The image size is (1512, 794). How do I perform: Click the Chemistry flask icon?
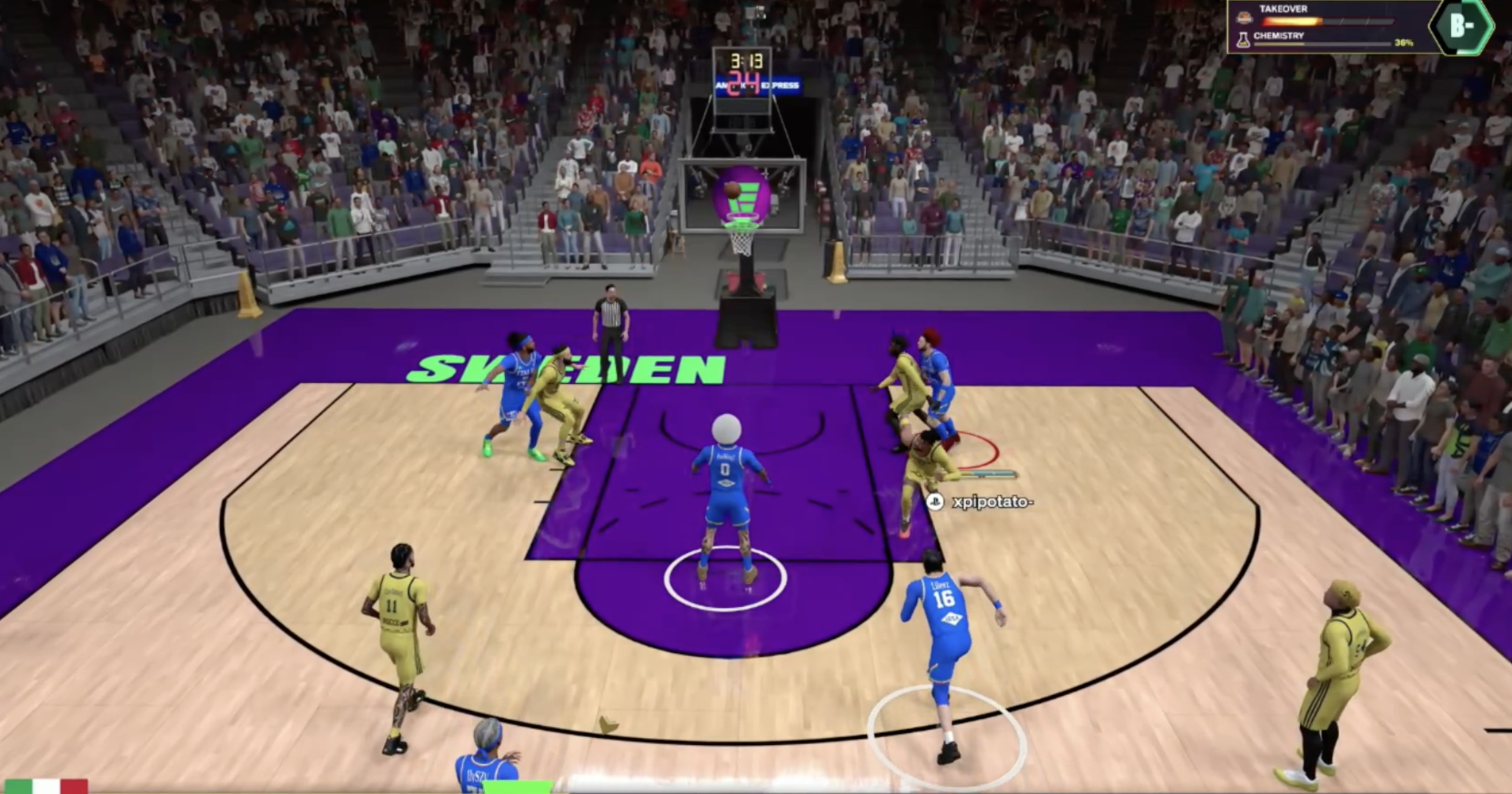pyautogui.click(x=1243, y=40)
